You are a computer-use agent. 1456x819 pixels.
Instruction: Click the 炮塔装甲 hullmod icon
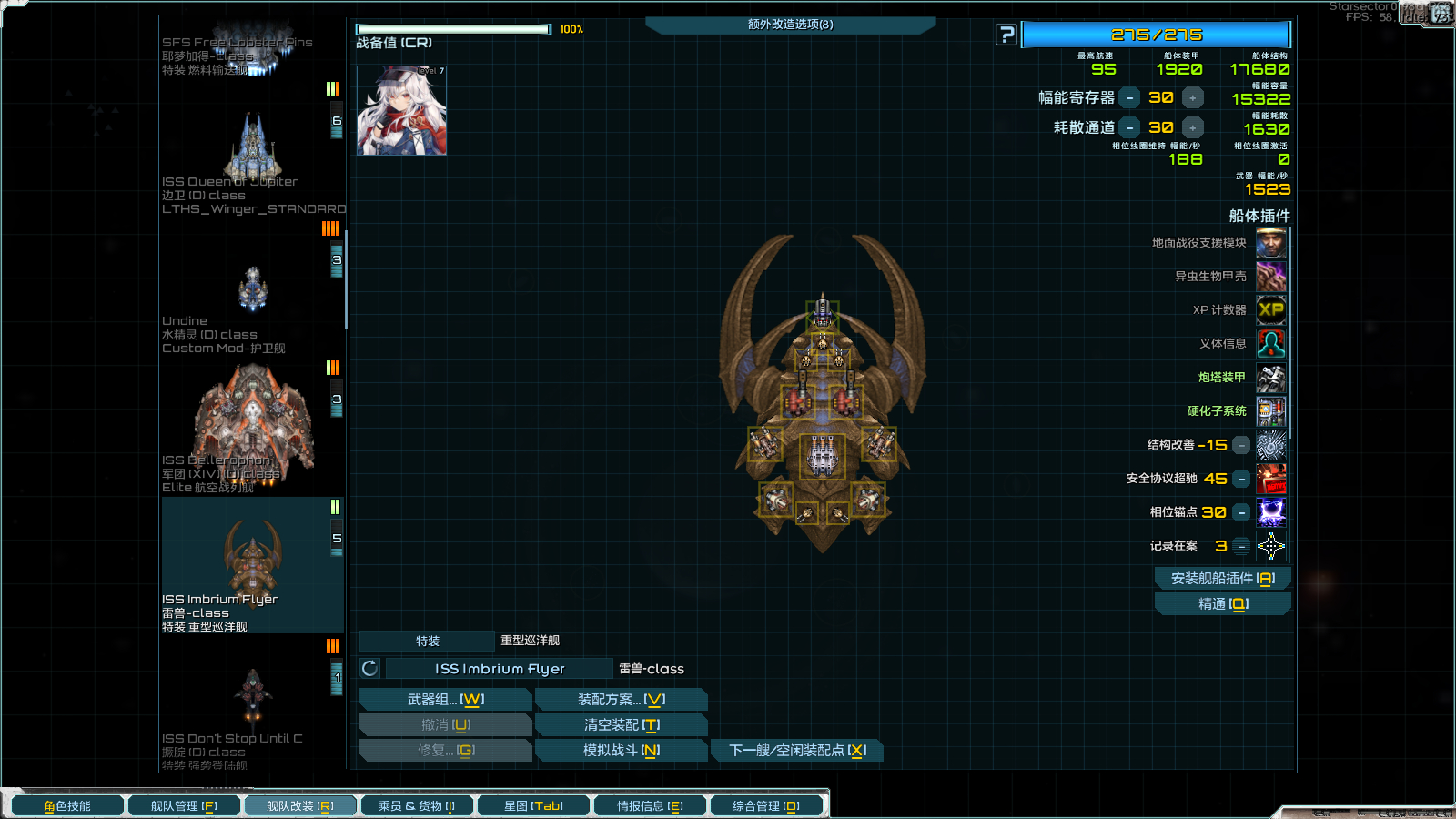tap(1271, 377)
